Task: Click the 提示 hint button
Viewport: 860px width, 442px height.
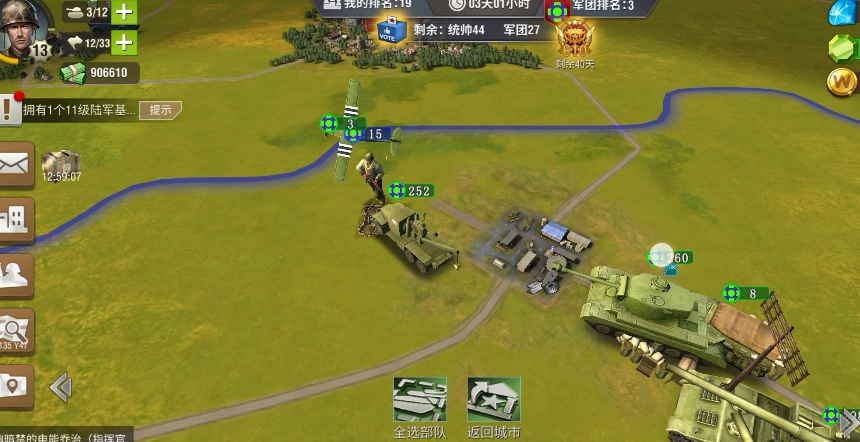Action: (x=160, y=110)
